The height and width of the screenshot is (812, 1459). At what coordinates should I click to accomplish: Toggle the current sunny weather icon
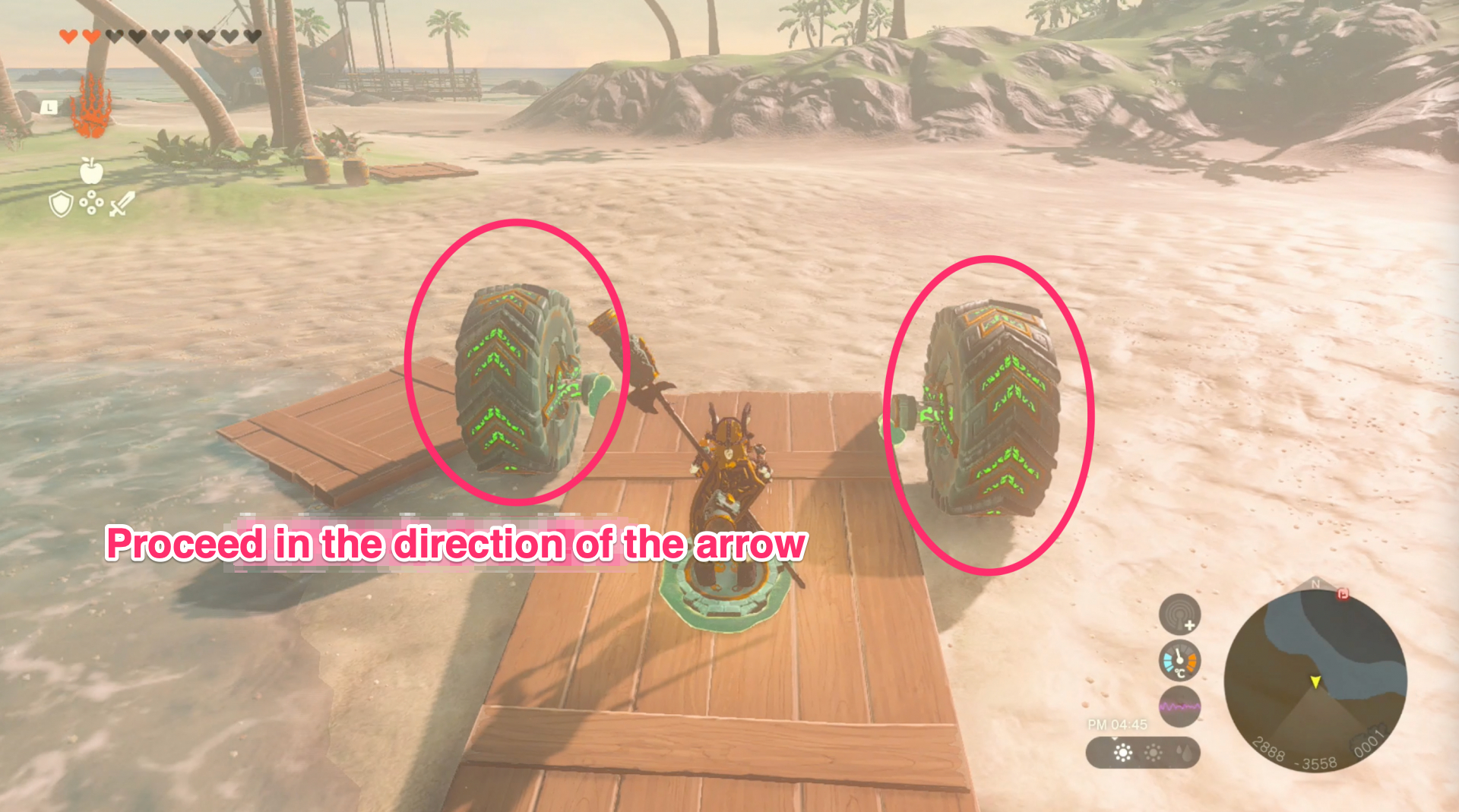point(1122,754)
